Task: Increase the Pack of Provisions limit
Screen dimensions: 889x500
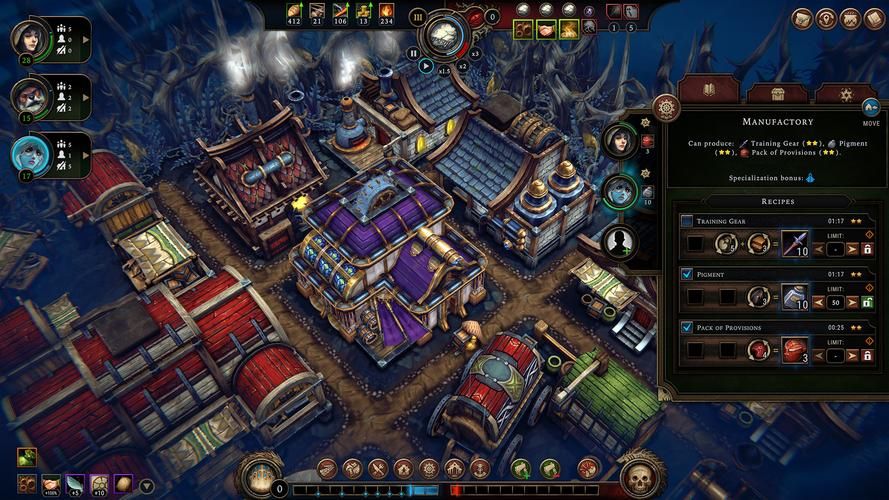Action: pyautogui.click(x=853, y=355)
